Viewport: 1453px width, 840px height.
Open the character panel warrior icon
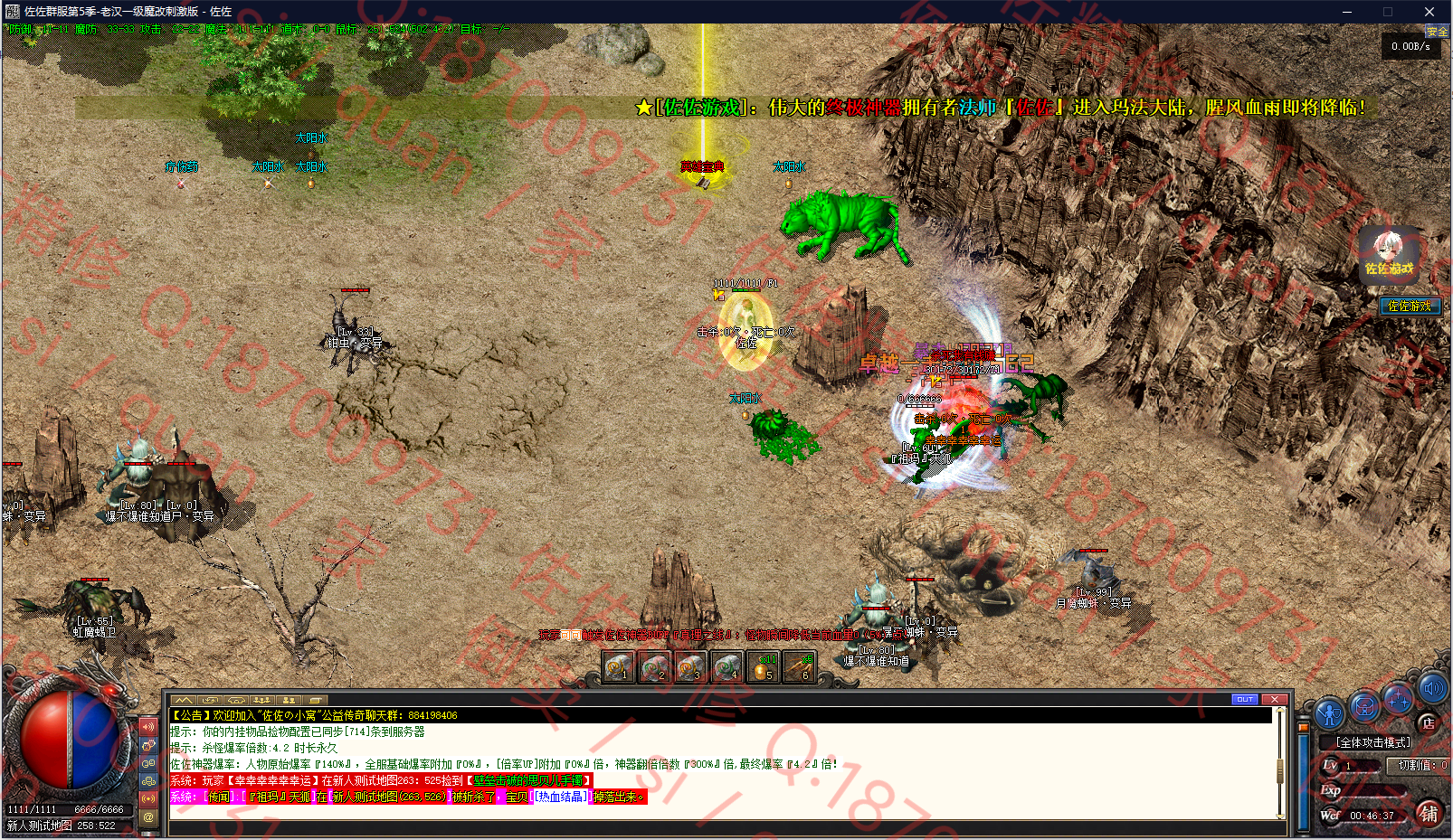[1329, 713]
